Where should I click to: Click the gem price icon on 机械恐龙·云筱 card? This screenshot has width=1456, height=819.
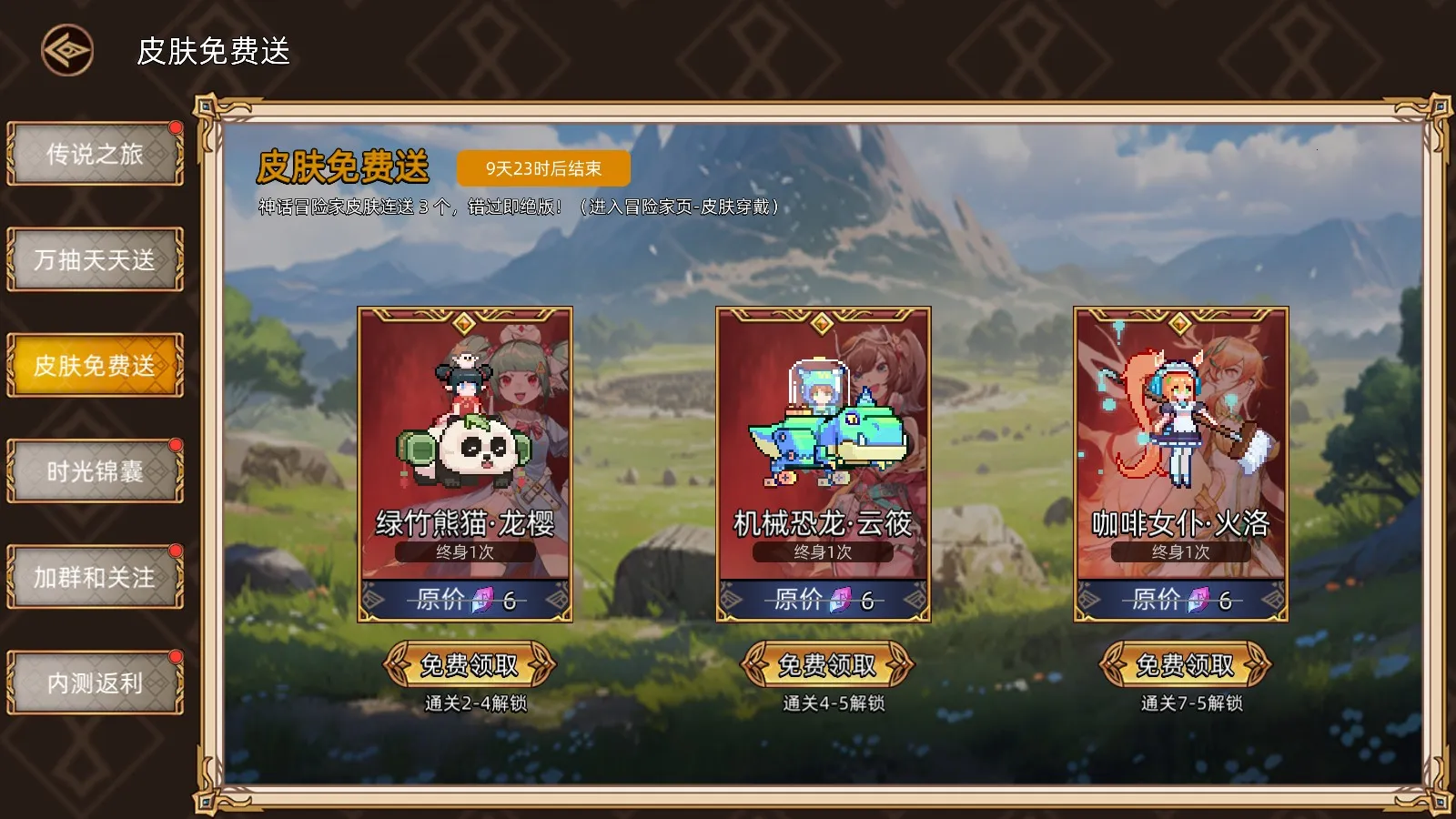842,599
